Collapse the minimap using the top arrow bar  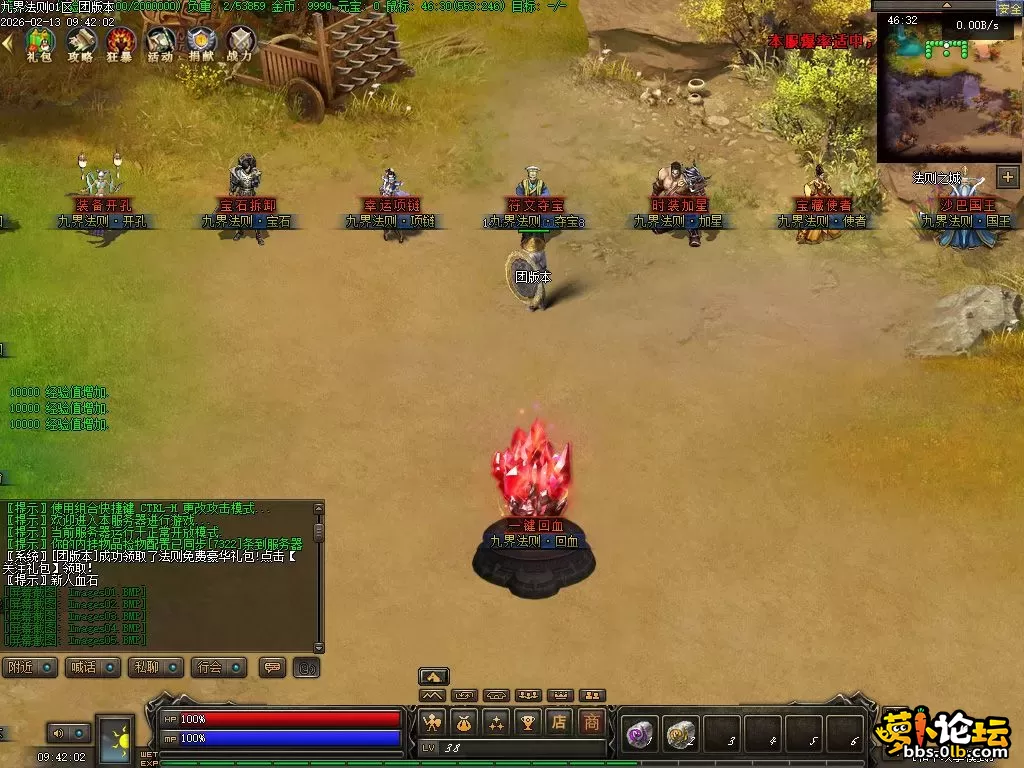(945, 5)
